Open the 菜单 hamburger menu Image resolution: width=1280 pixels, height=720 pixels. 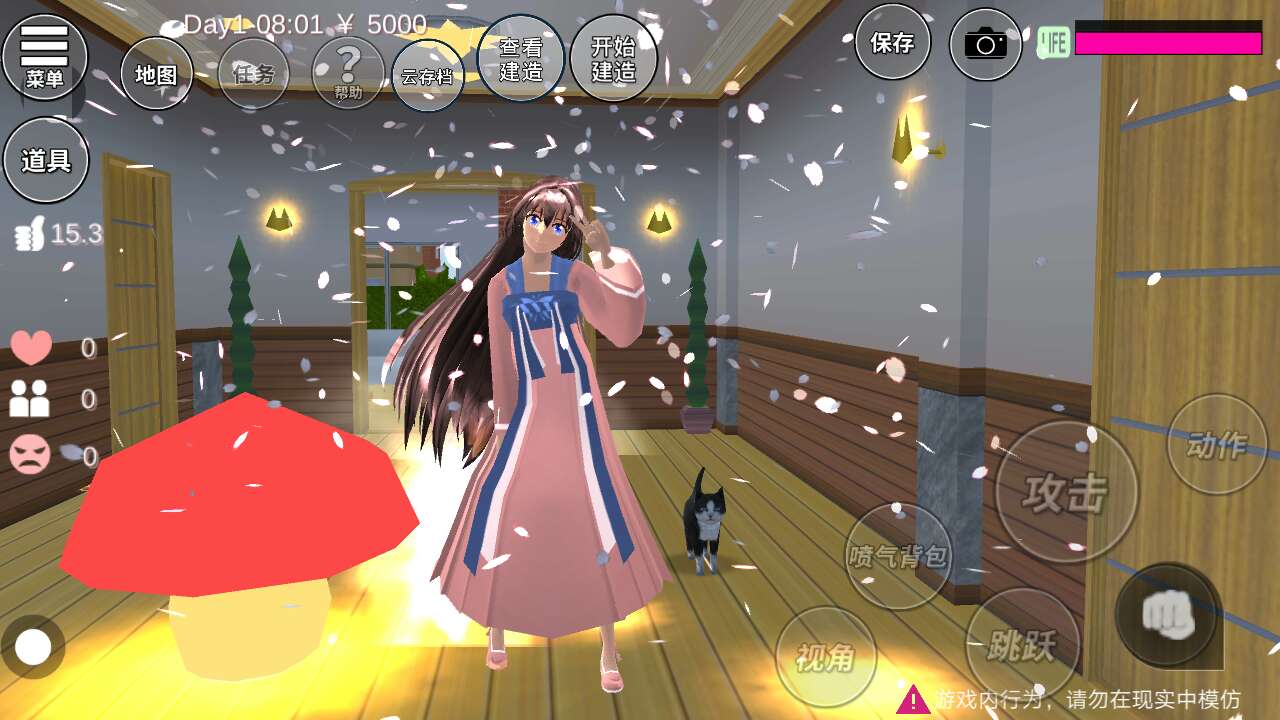tap(45, 56)
